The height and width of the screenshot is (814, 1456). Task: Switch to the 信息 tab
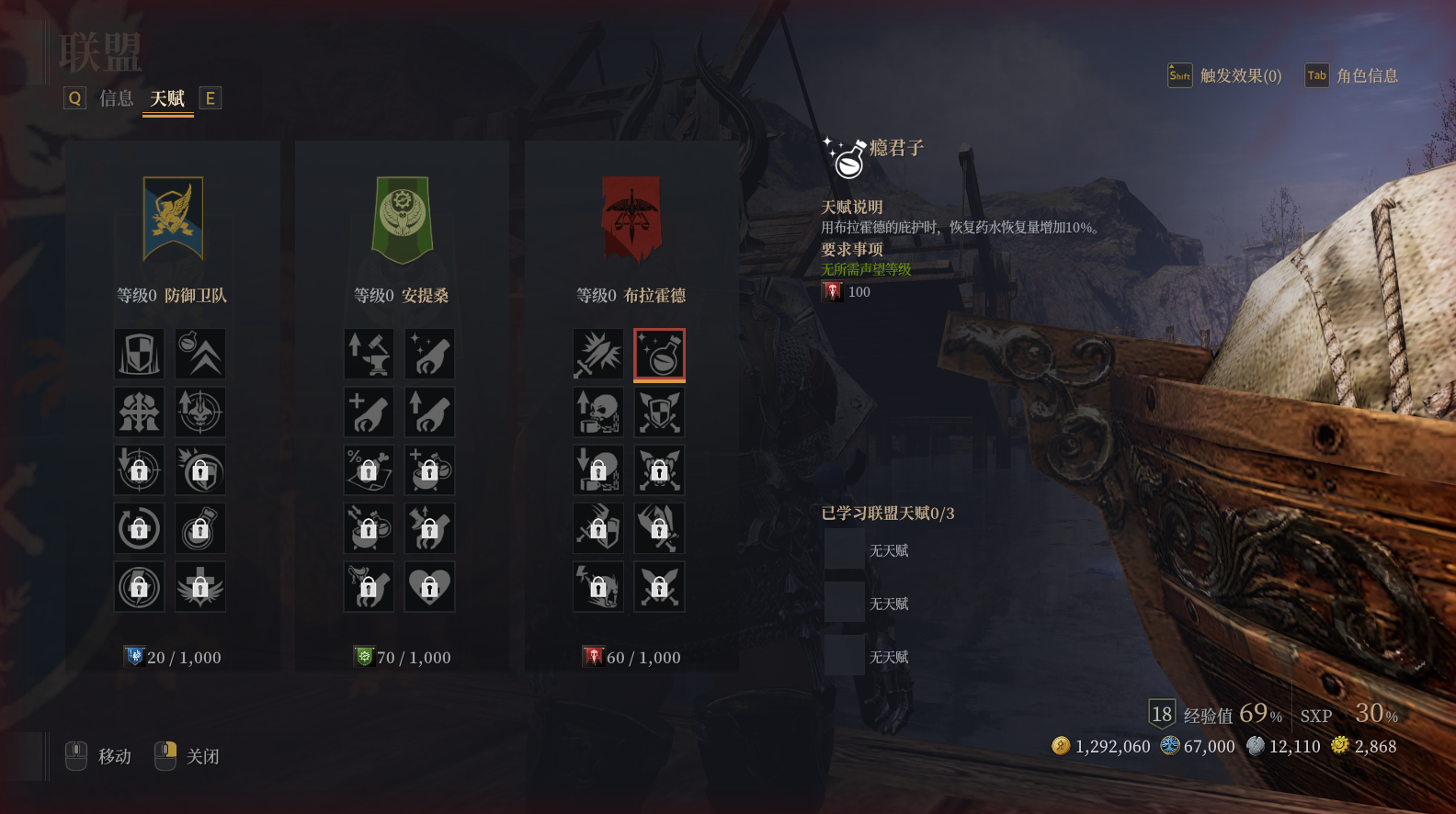[116, 98]
